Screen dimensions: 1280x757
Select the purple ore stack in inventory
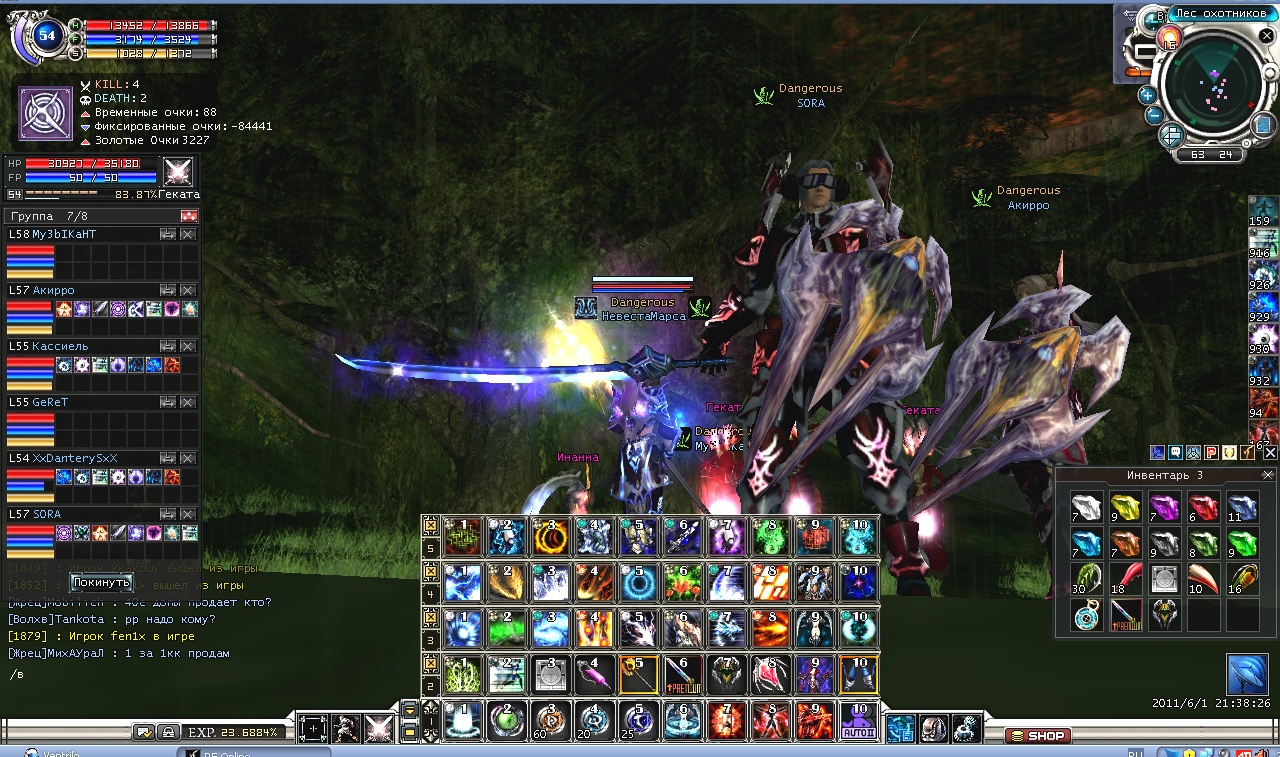click(x=1164, y=507)
